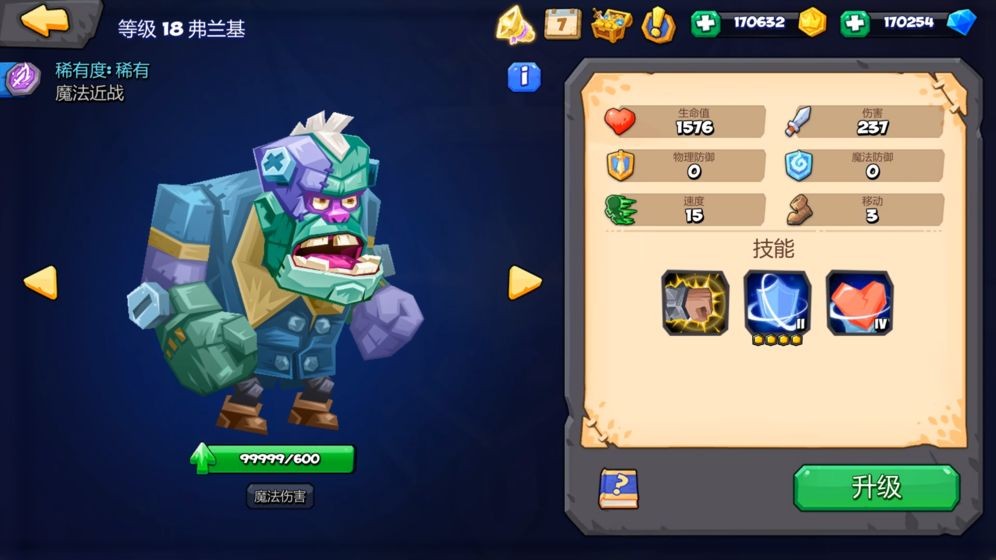Show the next hero with right arrow
Screen dimensions: 996x560
[x=524, y=282]
